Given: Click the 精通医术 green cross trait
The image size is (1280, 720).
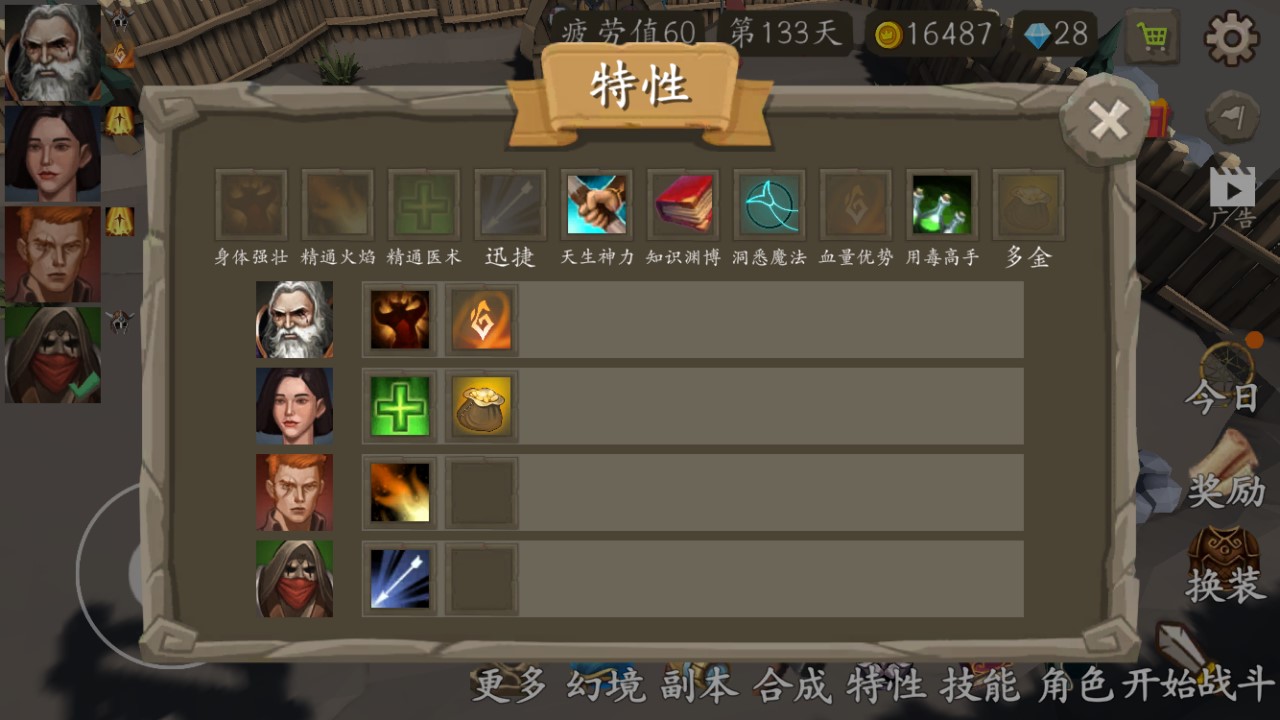Looking at the screenshot, I should (x=423, y=204).
